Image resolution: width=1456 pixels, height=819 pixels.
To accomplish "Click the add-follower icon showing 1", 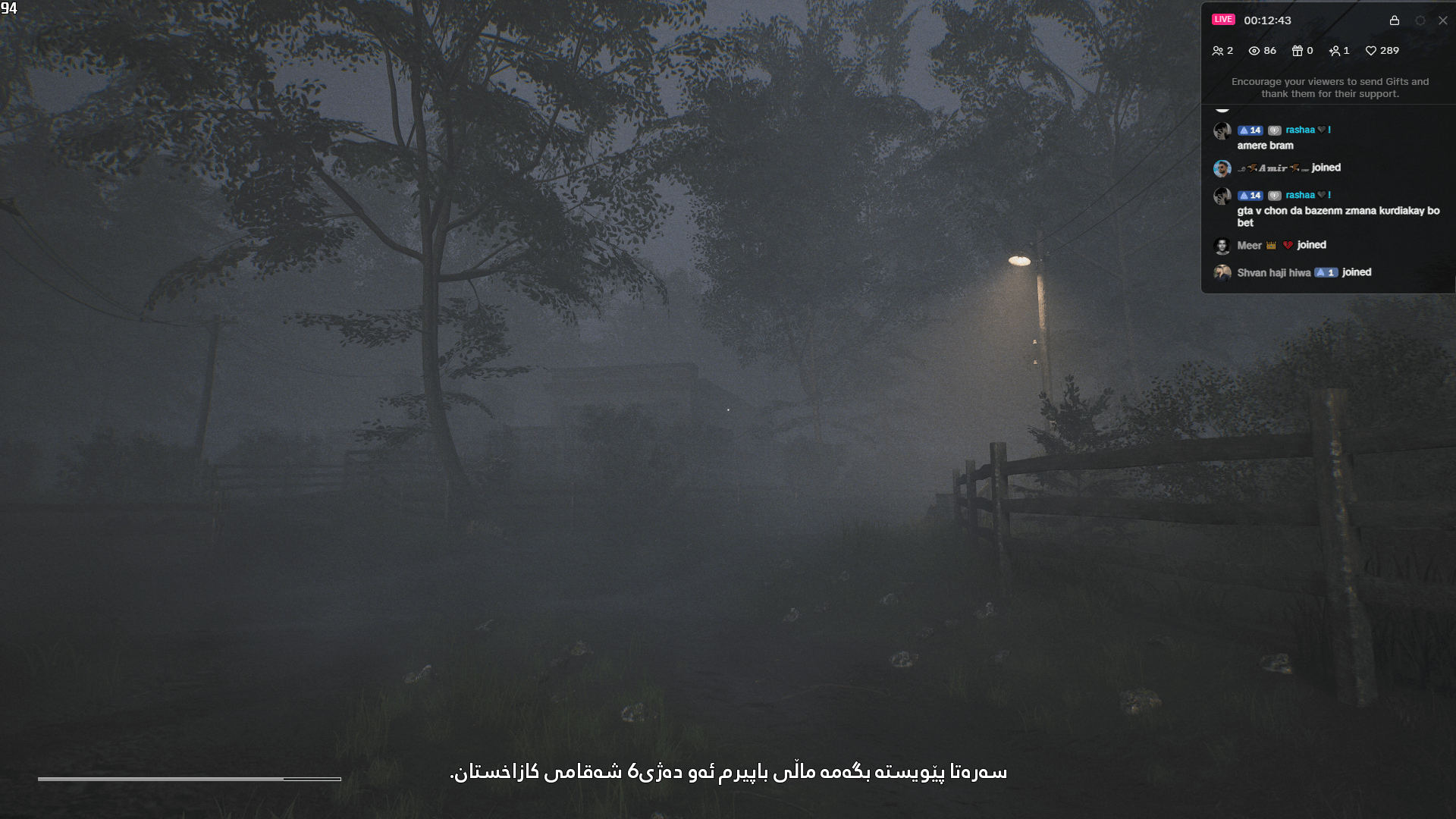I will [1335, 51].
